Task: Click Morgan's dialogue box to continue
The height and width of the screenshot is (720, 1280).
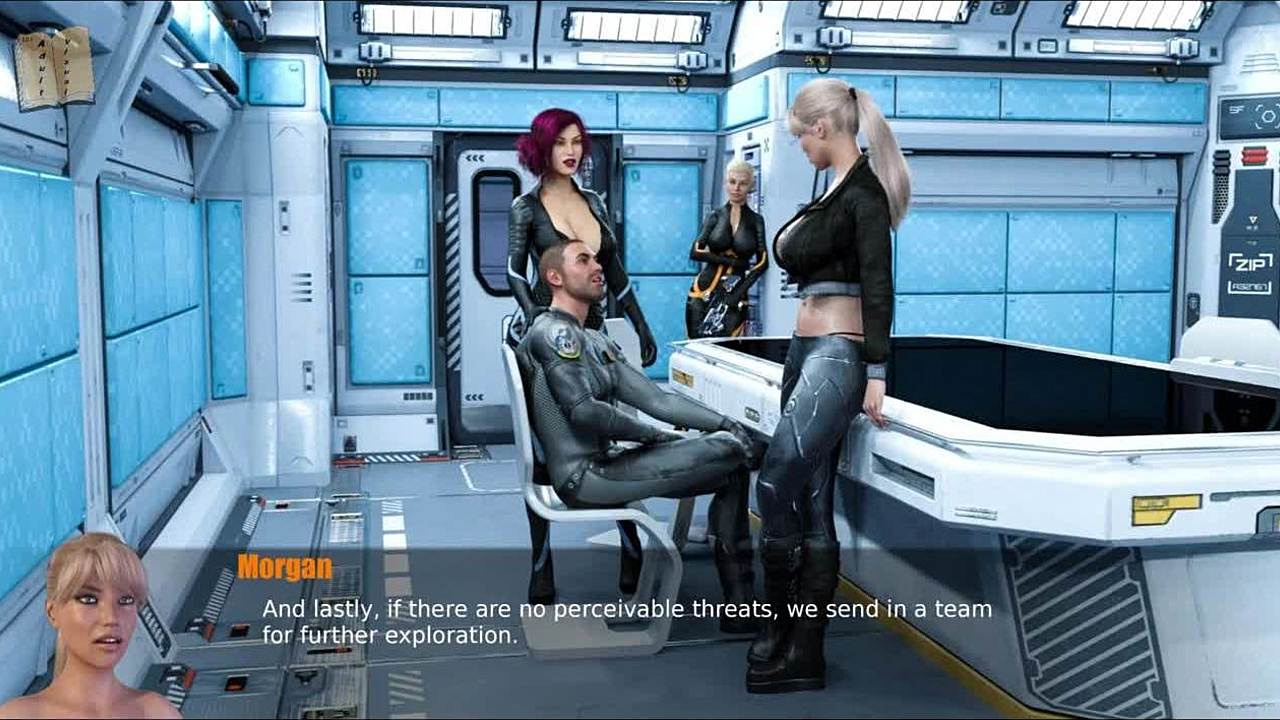Action: (x=626, y=621)
